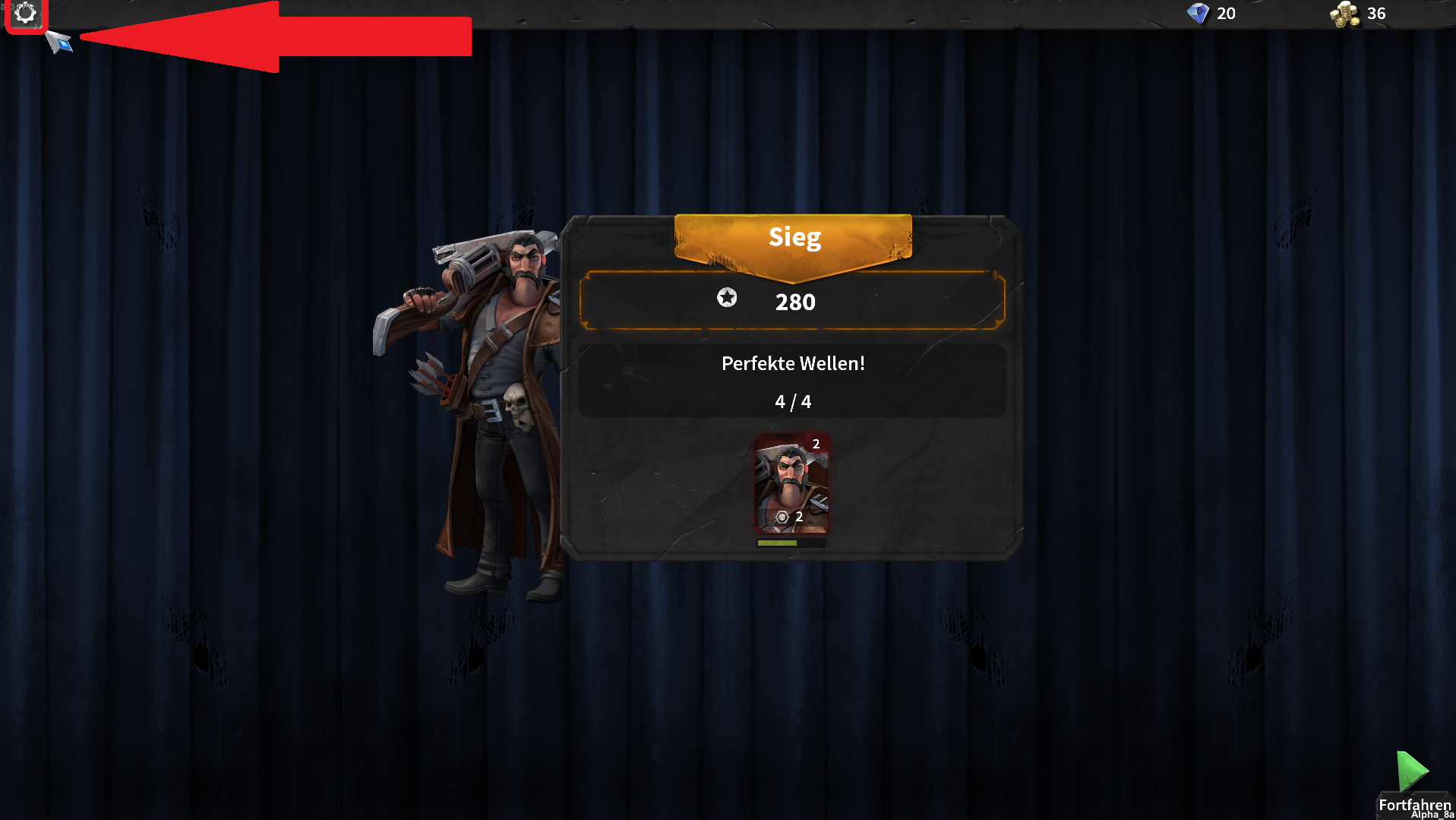Screen dimensions: 1456x820
Task: Click the blue gem currency icon
Action: click(x=1199, y=13)
